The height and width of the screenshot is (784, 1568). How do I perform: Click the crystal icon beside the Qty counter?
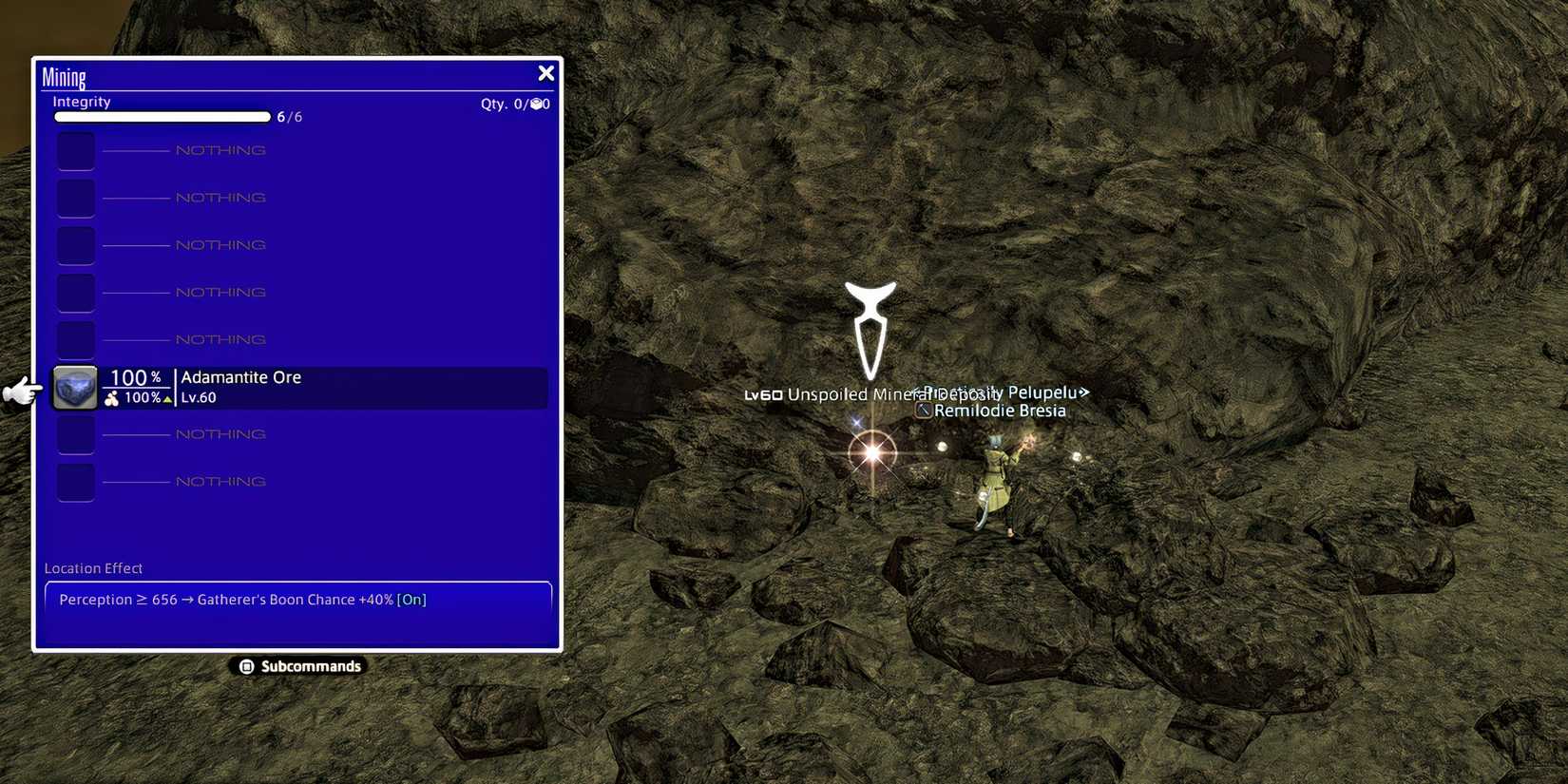(x=537, y=104)
